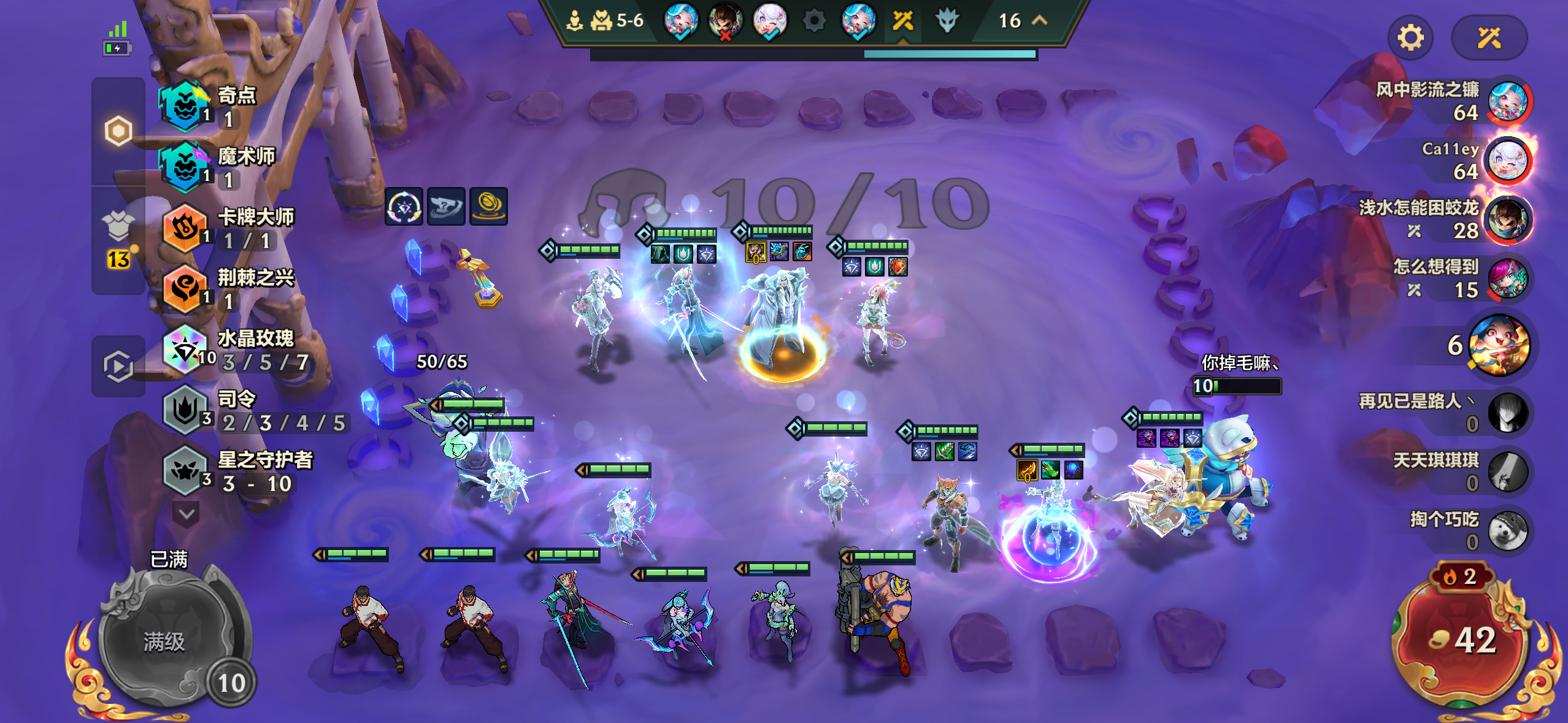Click the crossed-swords button at top right
Screen dimensions: 1568x723
tap(1488, 38)
